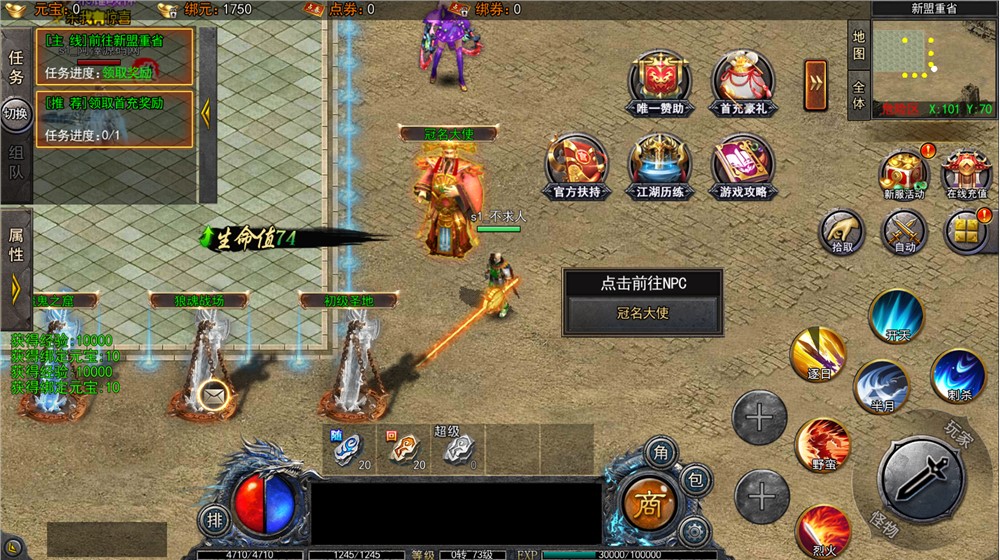
Task: Open 新服活动 new server events
Action: point(904,172)
